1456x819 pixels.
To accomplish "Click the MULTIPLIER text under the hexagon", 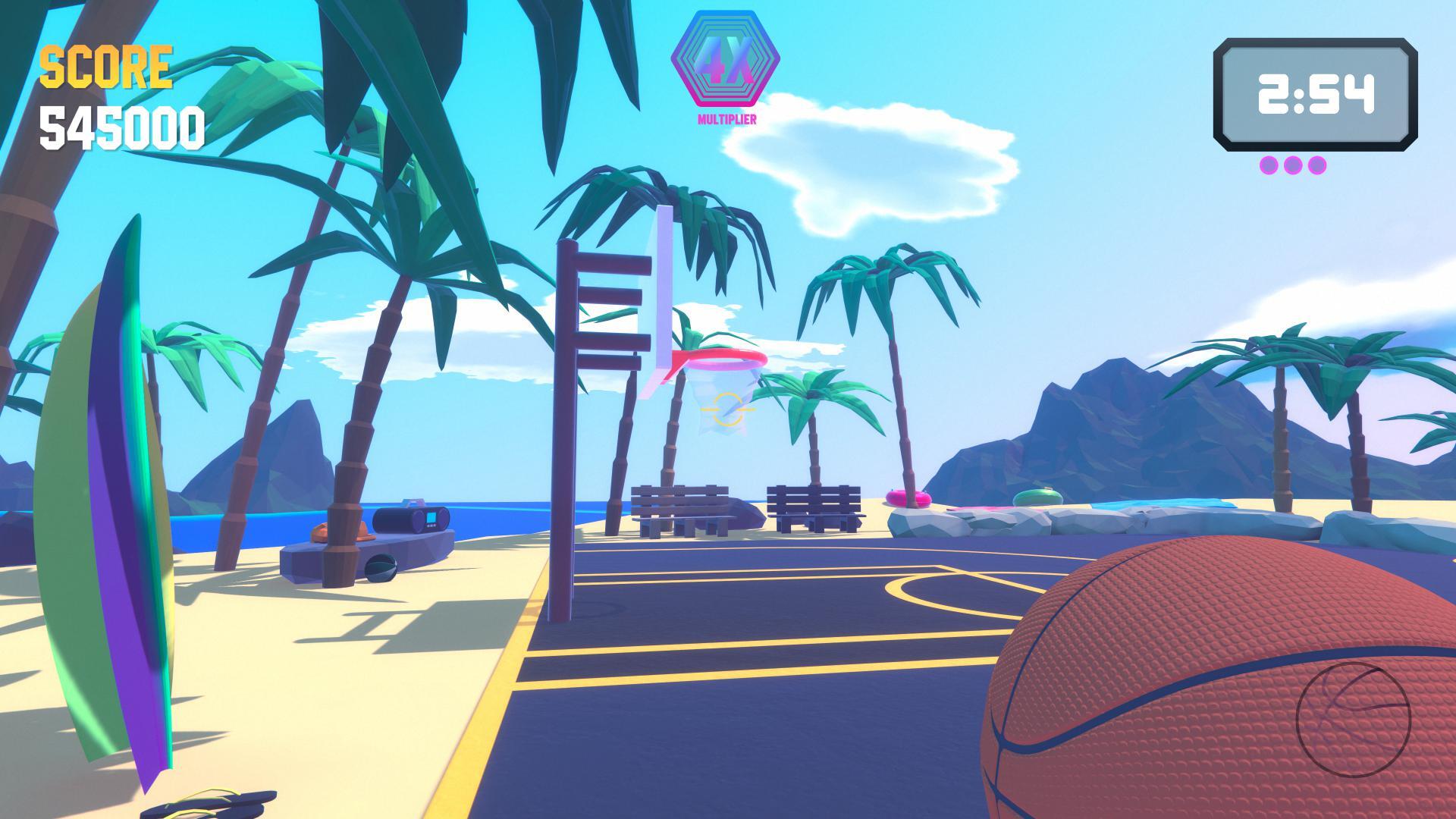I will (725, 118).
